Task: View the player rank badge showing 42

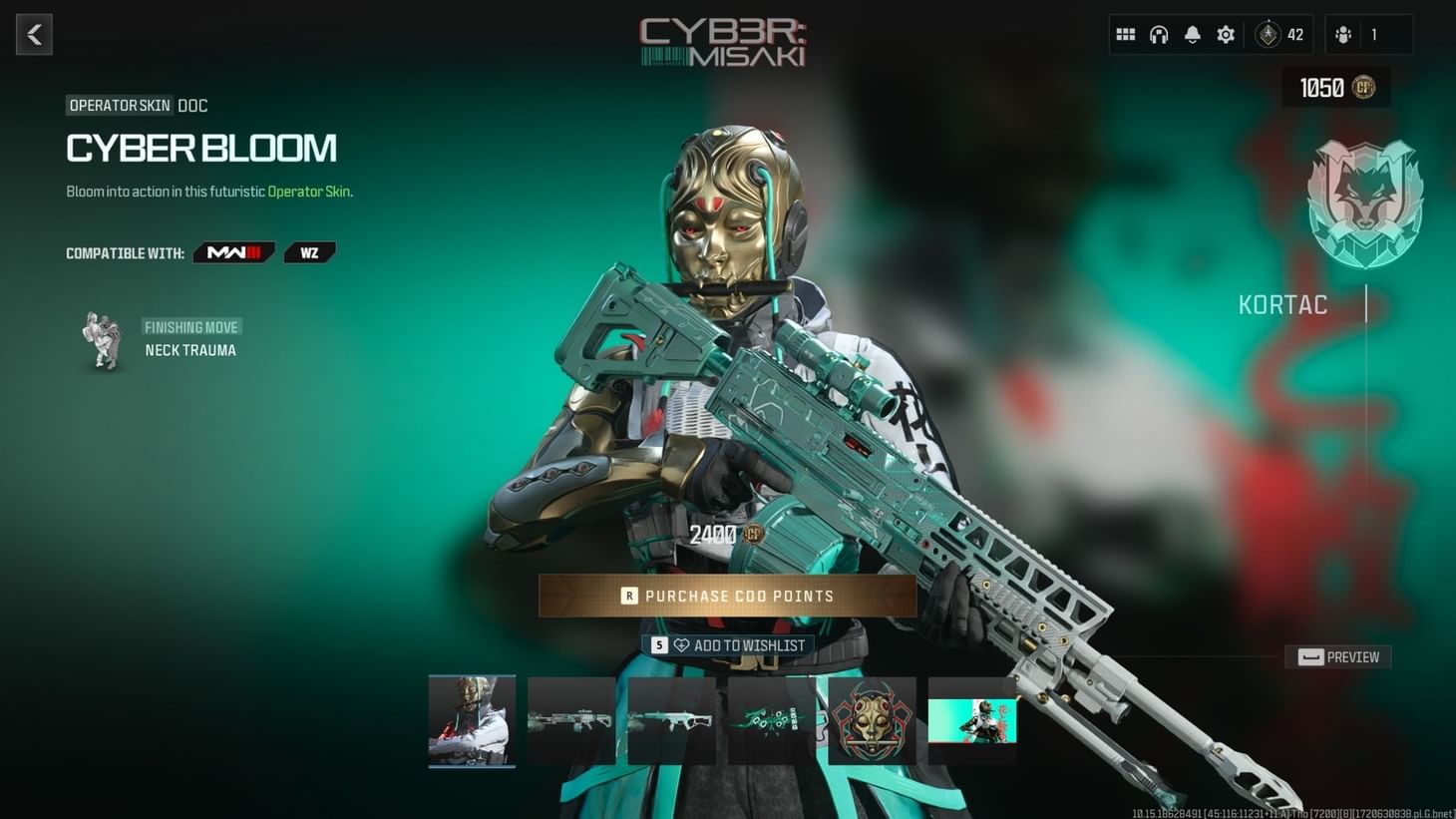Action: [1268, 33]
